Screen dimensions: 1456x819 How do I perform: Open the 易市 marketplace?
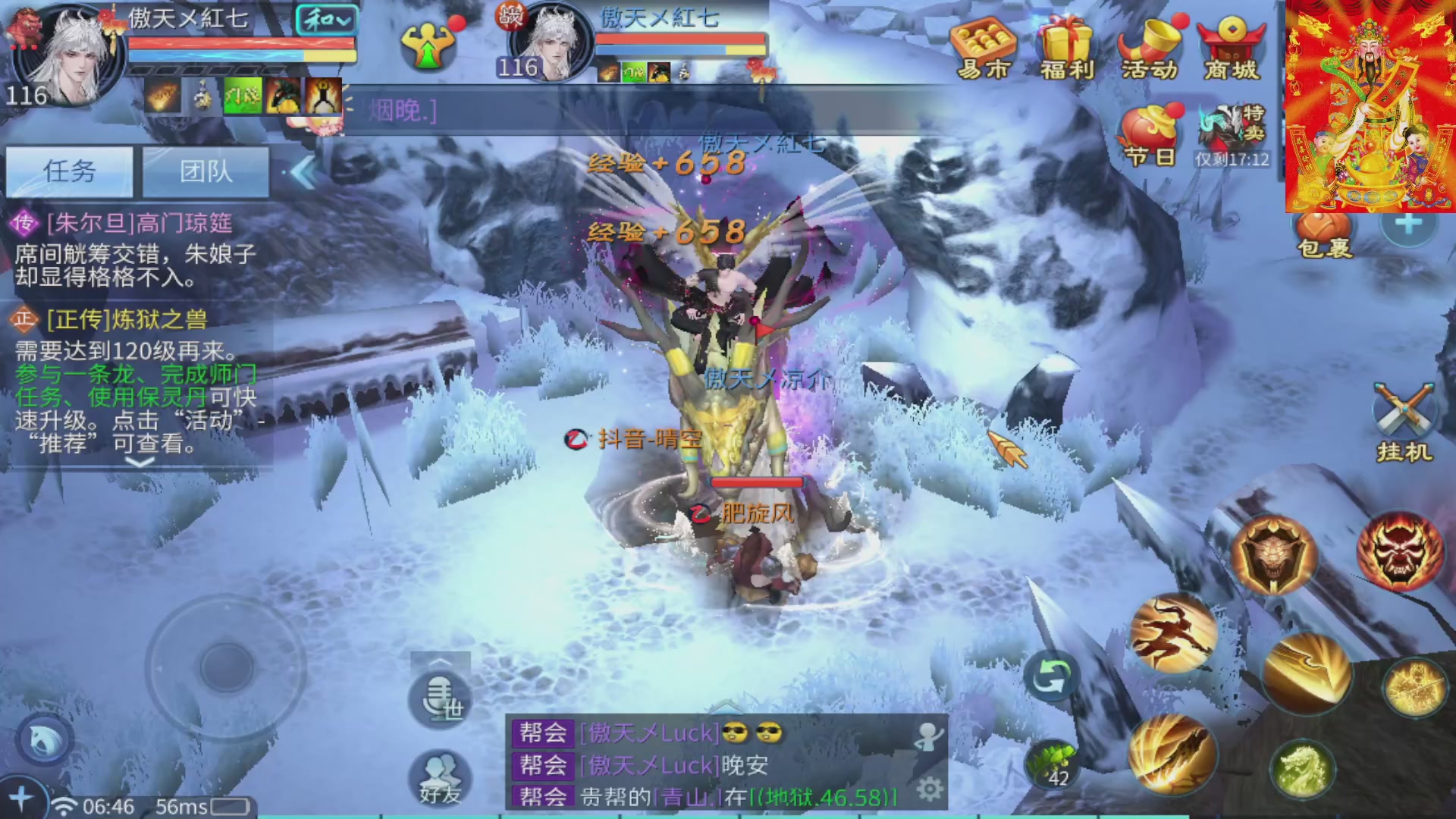pos(984,49)
